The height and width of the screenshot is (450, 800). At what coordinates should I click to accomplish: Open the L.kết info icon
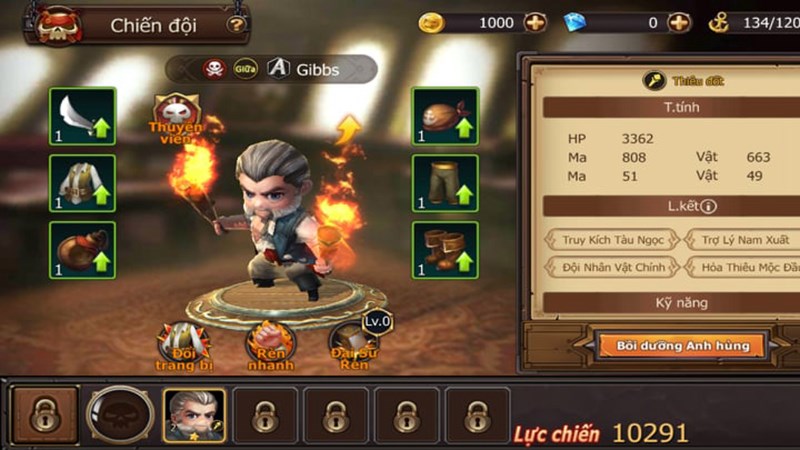pos(709,206)
